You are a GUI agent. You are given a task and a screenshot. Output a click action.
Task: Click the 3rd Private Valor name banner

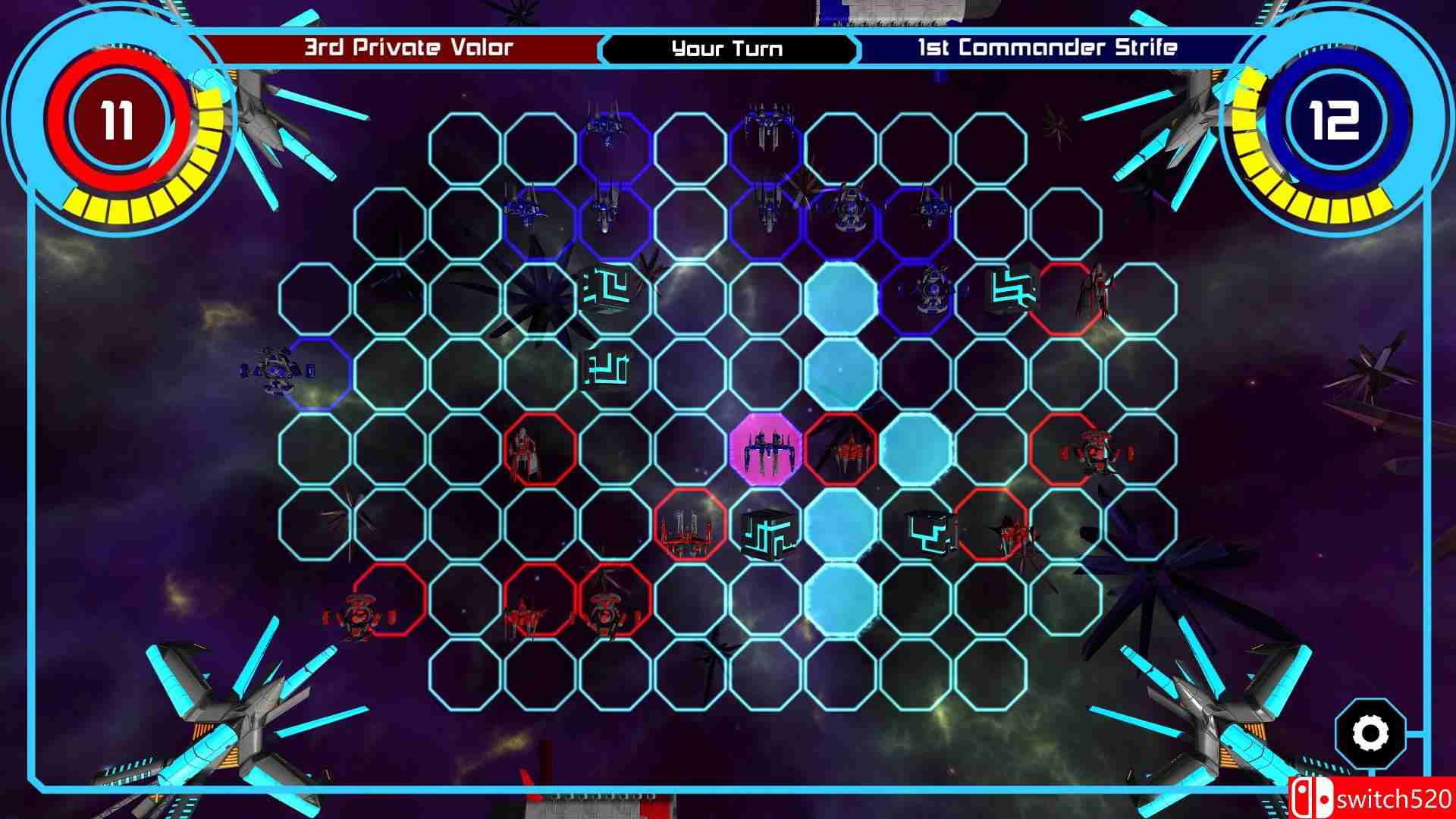pos(409,47)
